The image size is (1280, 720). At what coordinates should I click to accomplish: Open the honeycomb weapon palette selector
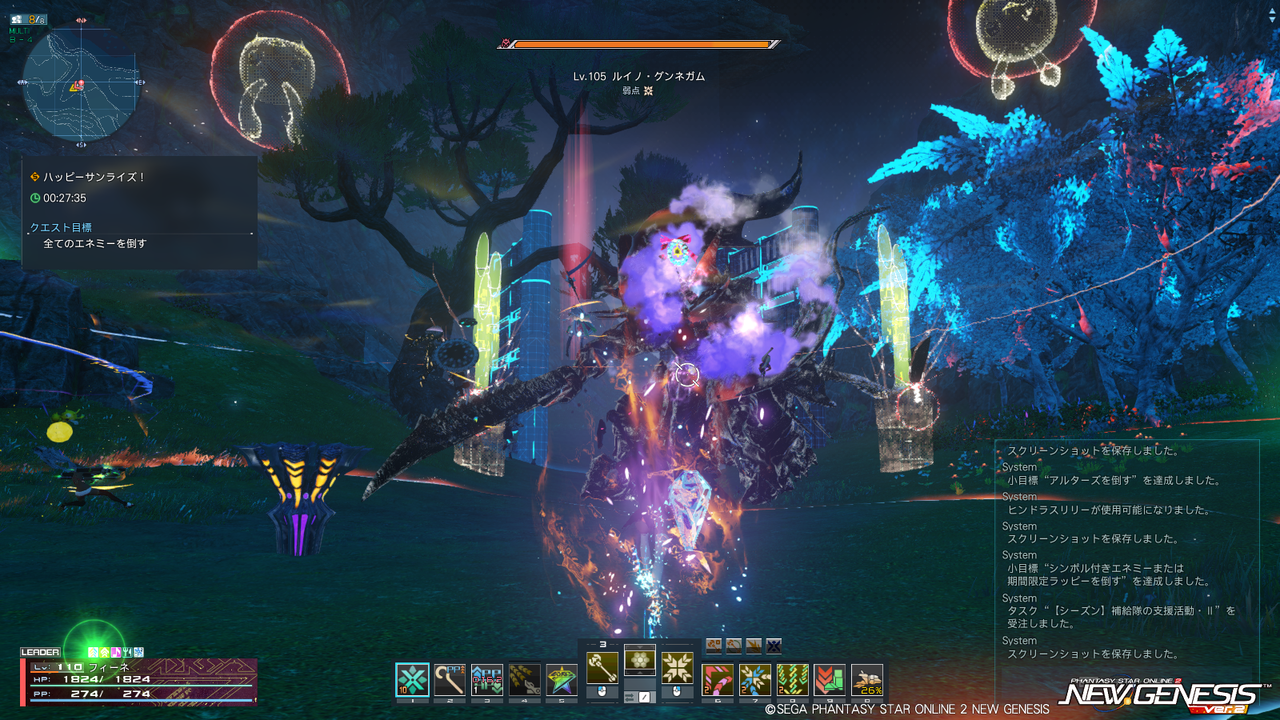coord(640,660)
